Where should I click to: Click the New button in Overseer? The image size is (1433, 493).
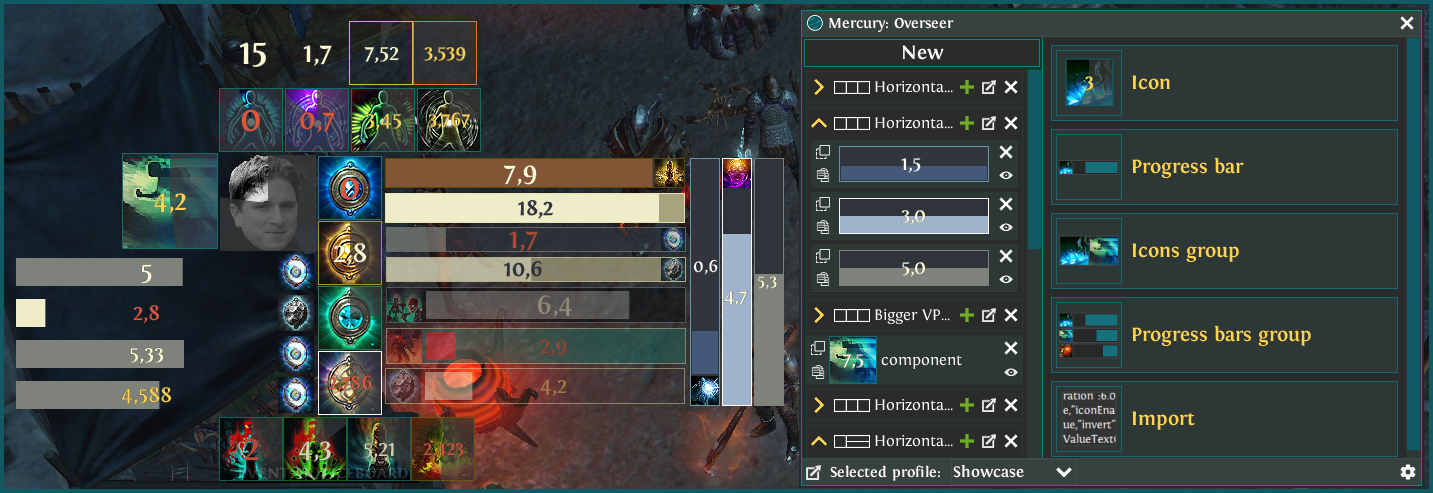click(x=921, y=53)
